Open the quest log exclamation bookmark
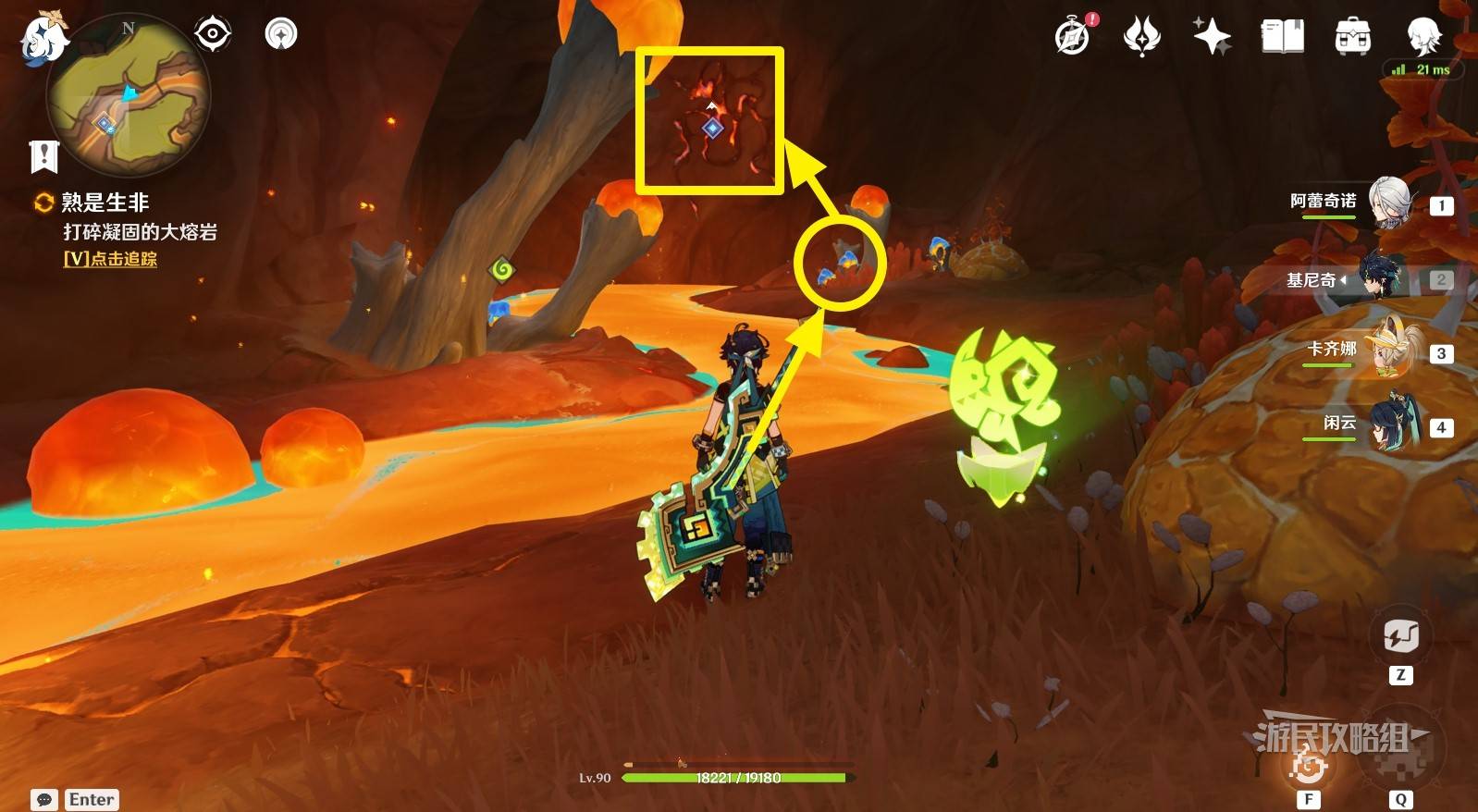Image resolution: width=1478 pixels, height=812 pixels. point(43,156)
